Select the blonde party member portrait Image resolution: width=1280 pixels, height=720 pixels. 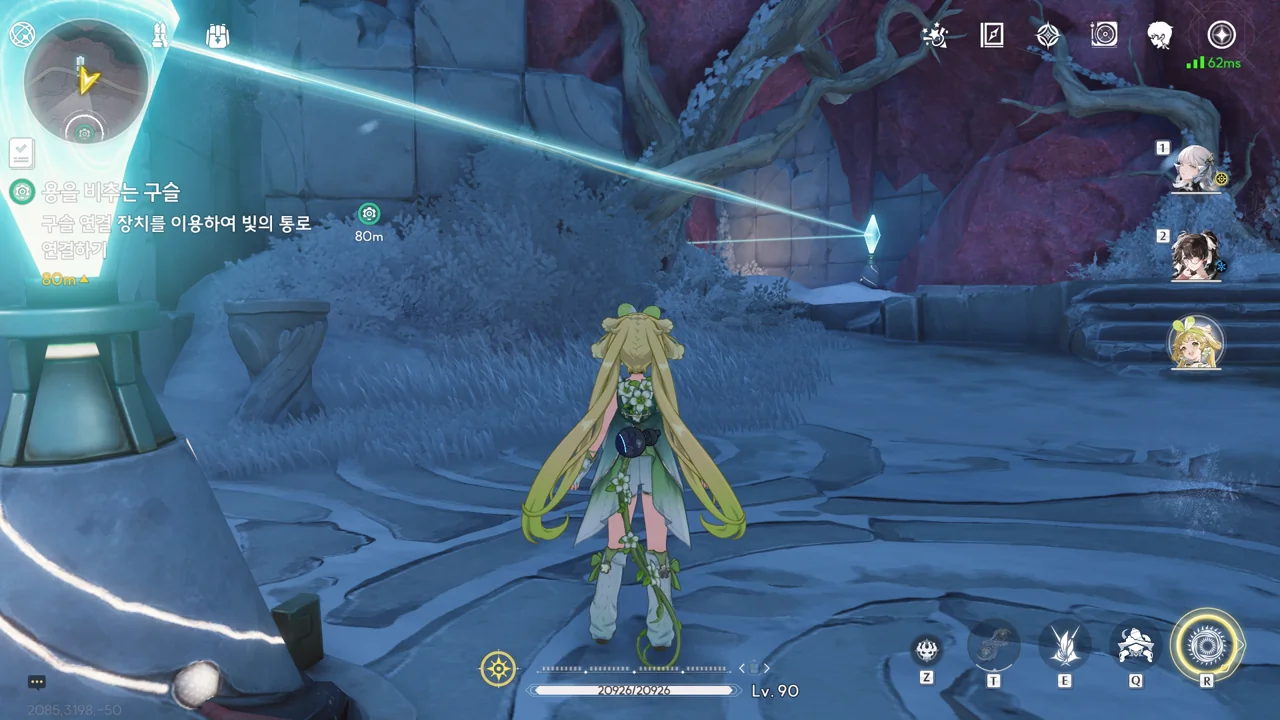(1195, 342)
